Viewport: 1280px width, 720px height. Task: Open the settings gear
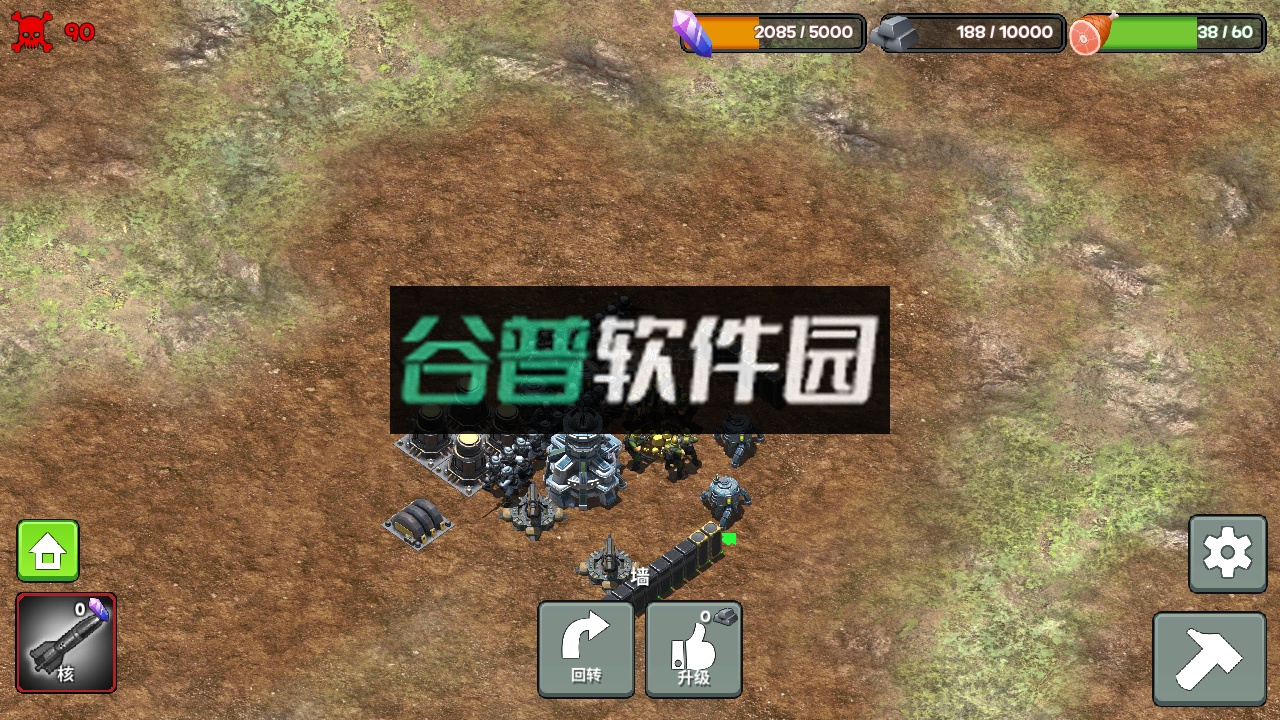[1227, 553]
